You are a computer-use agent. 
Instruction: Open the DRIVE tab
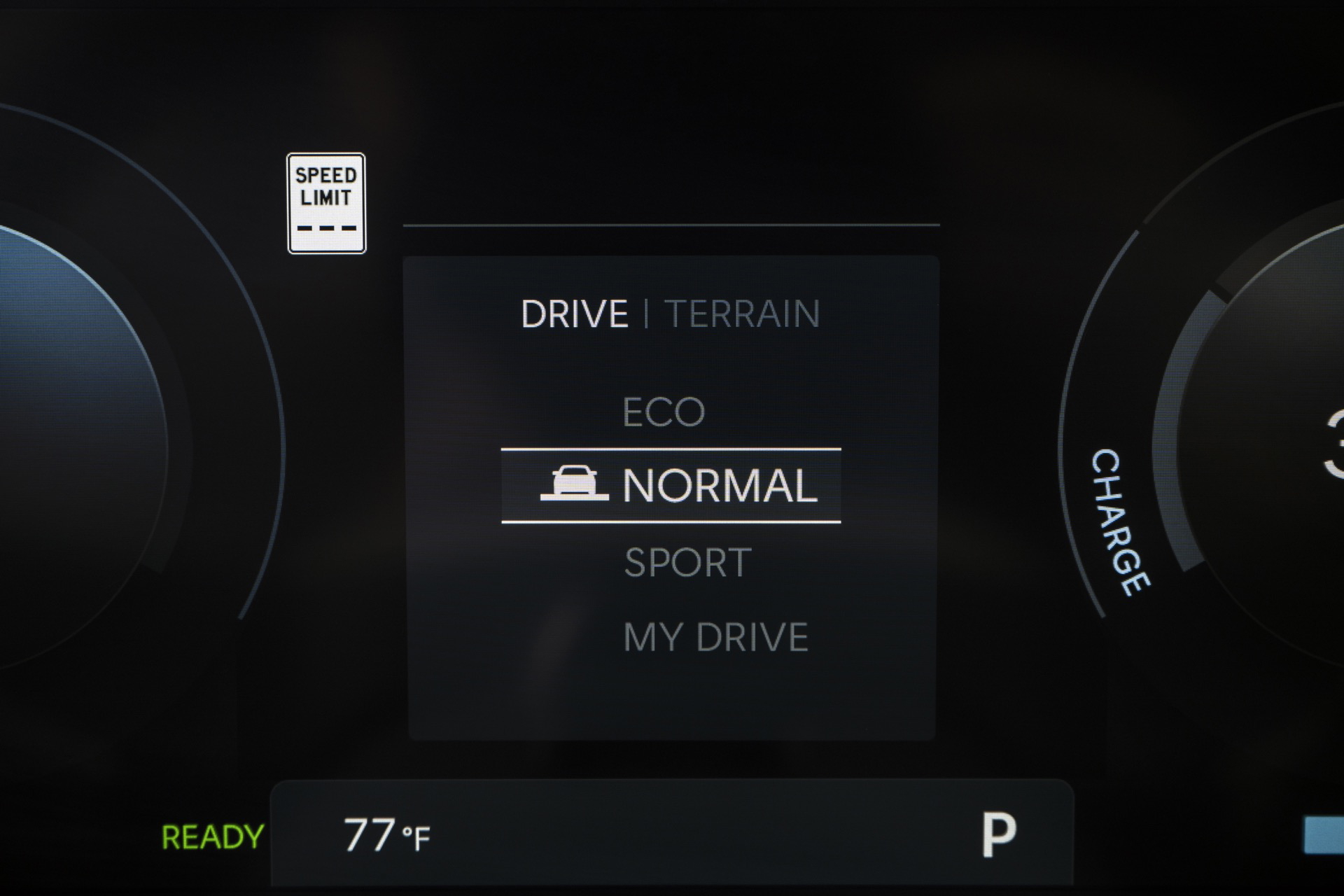pyautogui.click(x=574, y=313)
